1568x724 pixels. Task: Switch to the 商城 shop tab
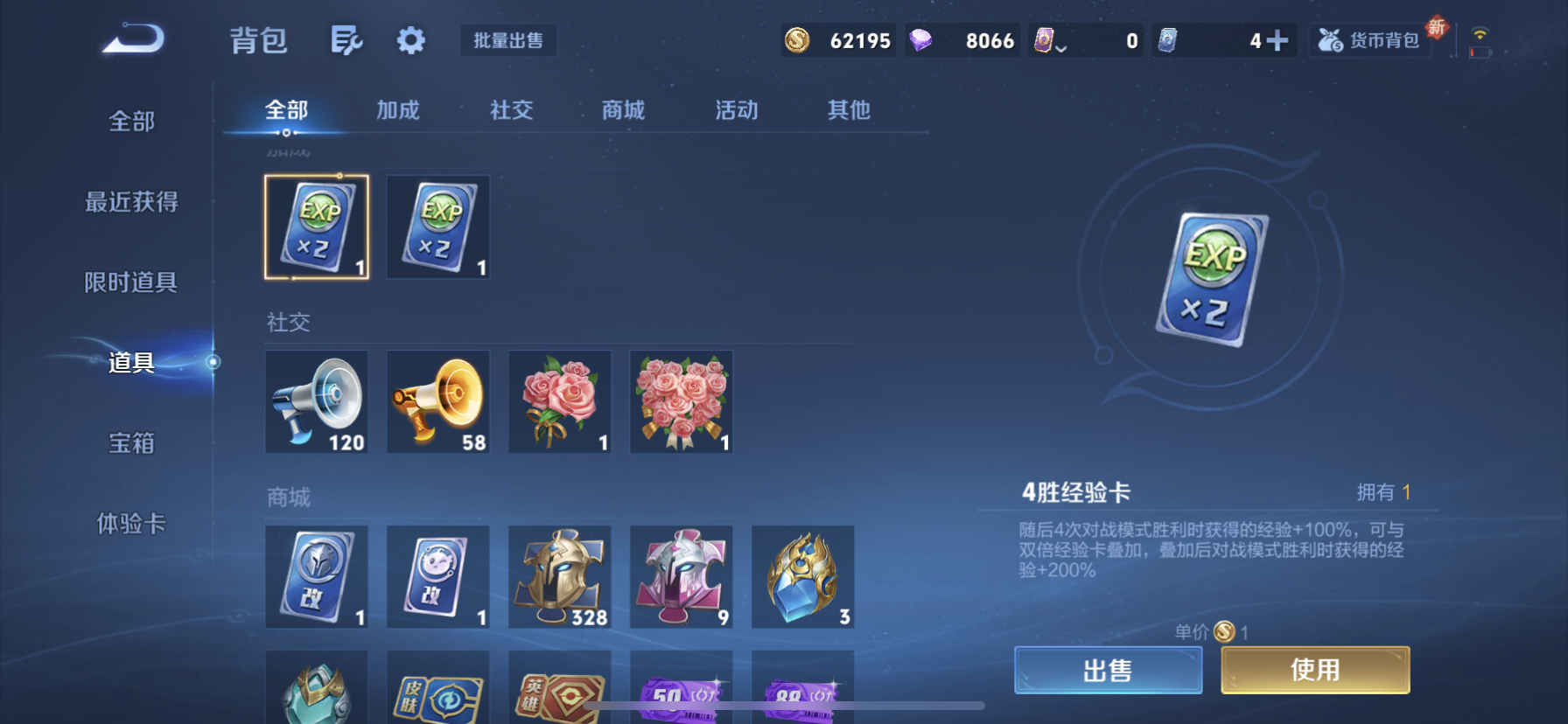point(623,110)
